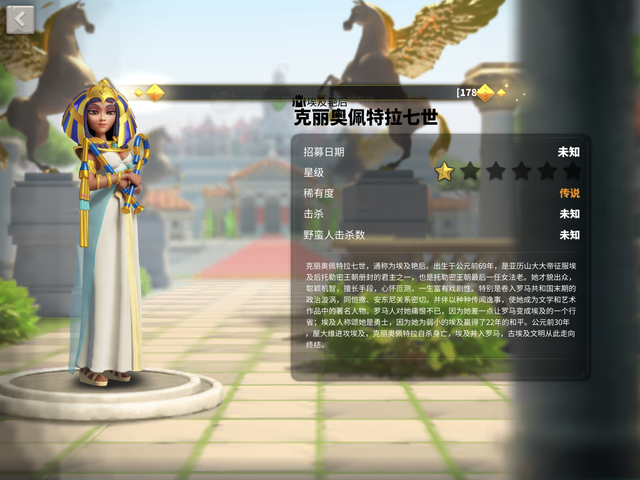Go back using the top-left arrow button
Viewport: 640px width, 480px height.
tap(20, 19)
